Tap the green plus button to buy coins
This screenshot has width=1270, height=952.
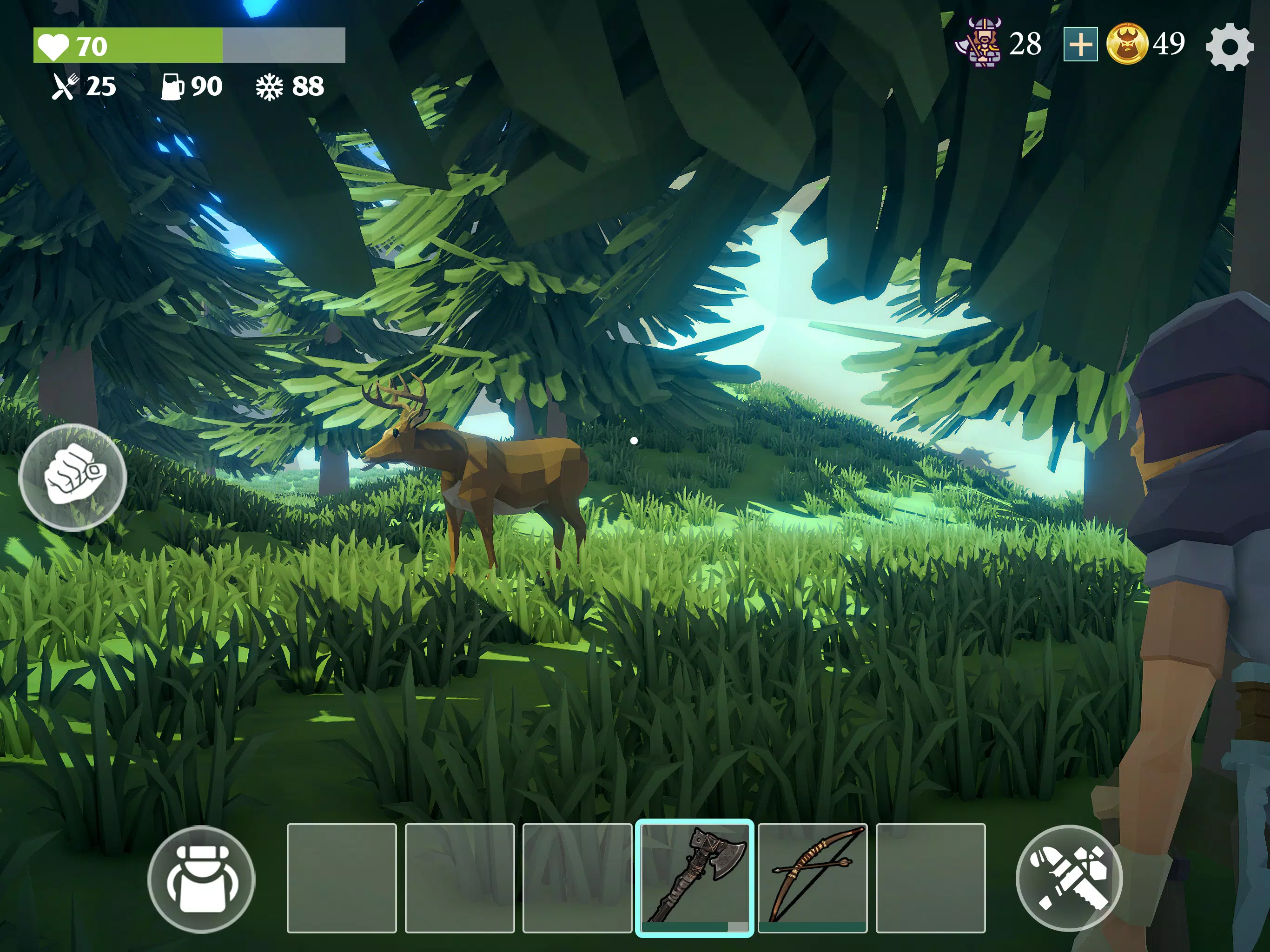[1080, 43]
